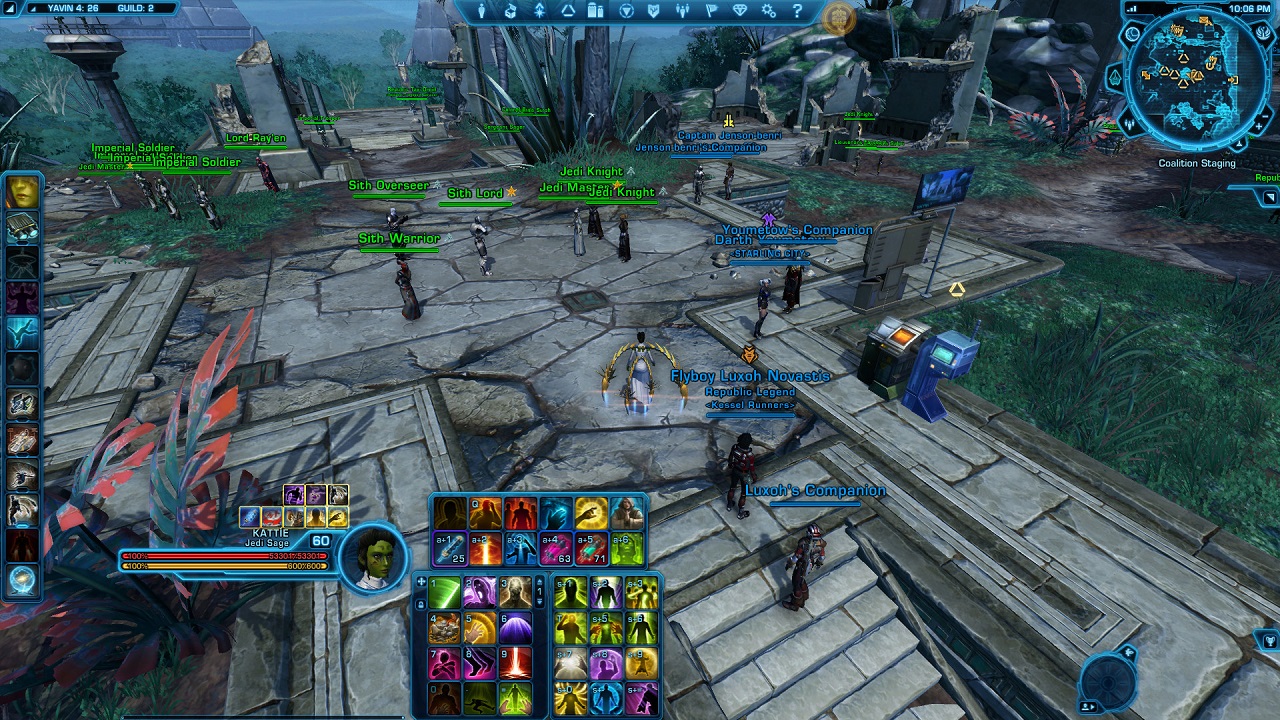Use the stim item showing 71 count
The width and height of the screenshot is (1280, 720).
pyautogui.click(x=591, y=548)
